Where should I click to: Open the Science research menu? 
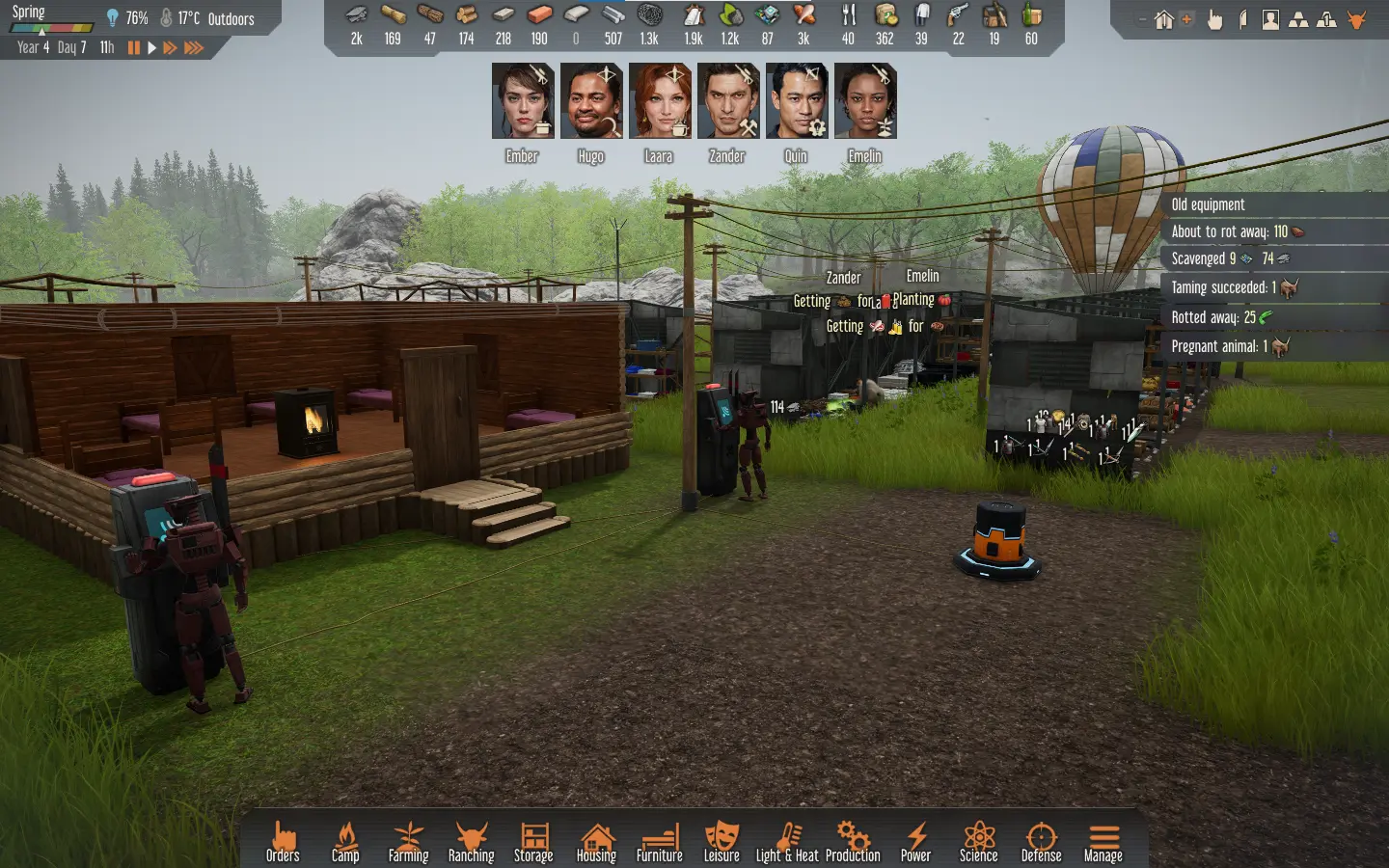coord(978,841)
